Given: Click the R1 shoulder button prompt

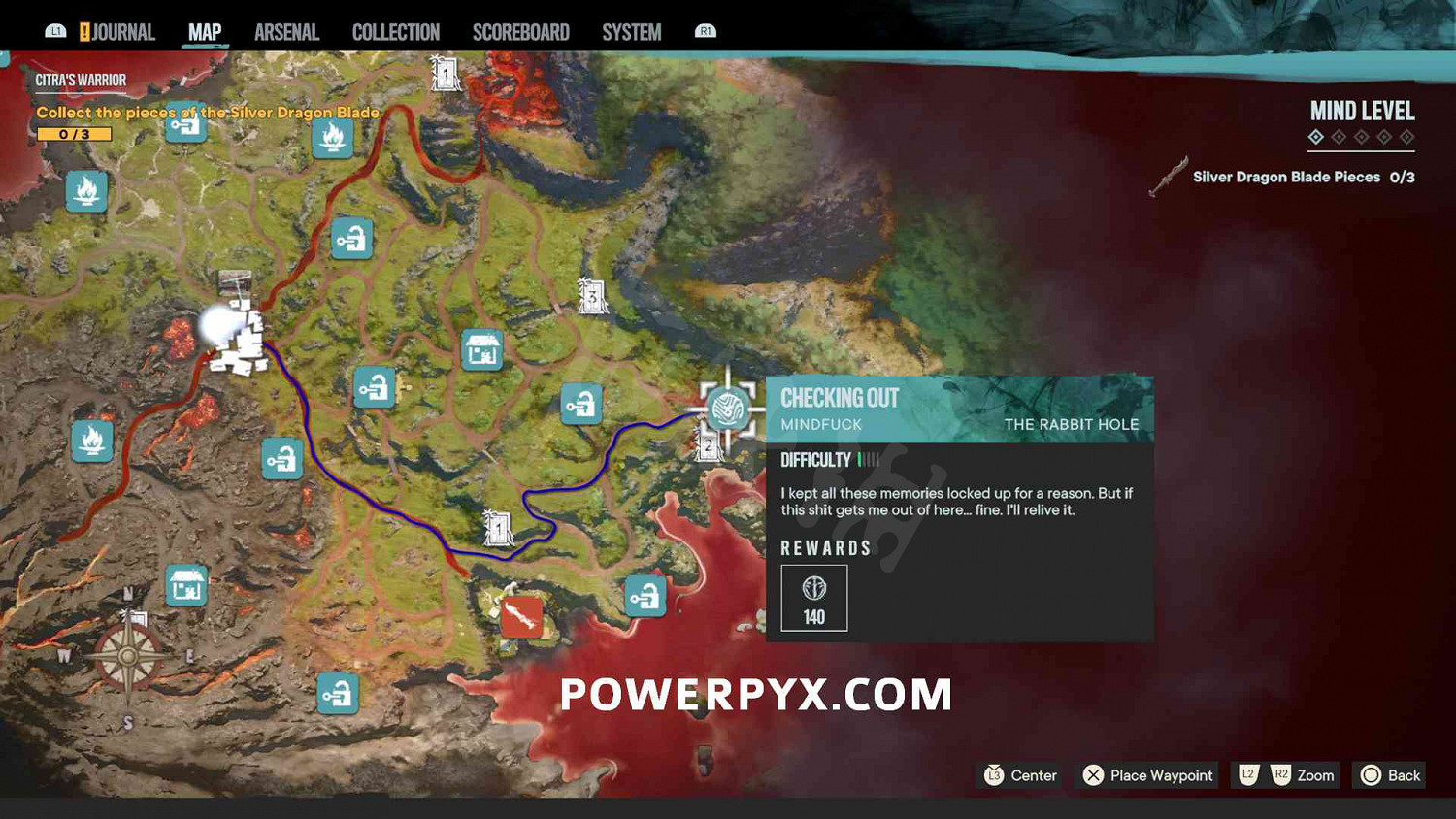Looking at the screenshot, I should [706, 31].
